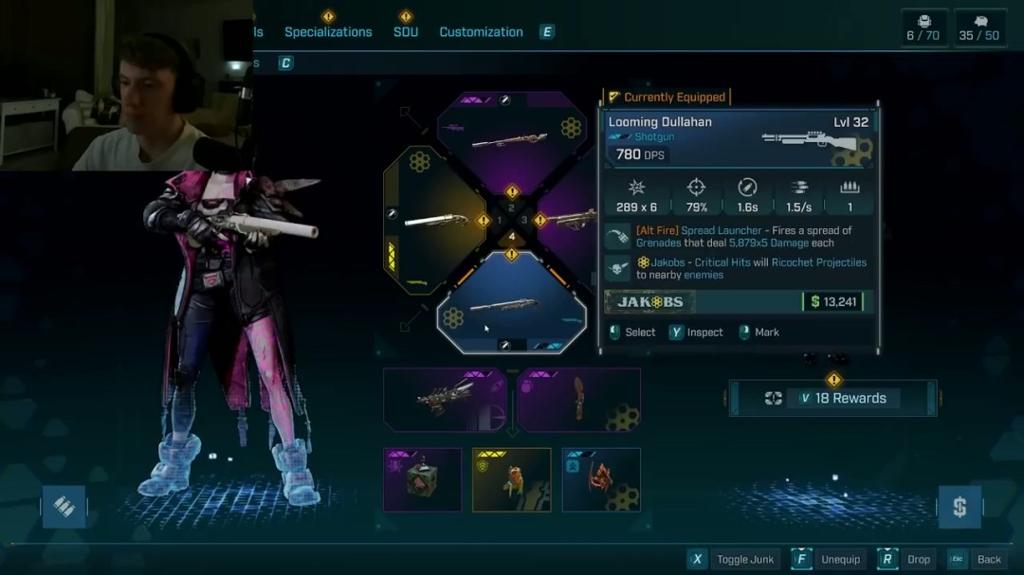The width and height of the screenshot is (1024, 575).
Task: Drop the selected weapon
Action: (907, 560)
